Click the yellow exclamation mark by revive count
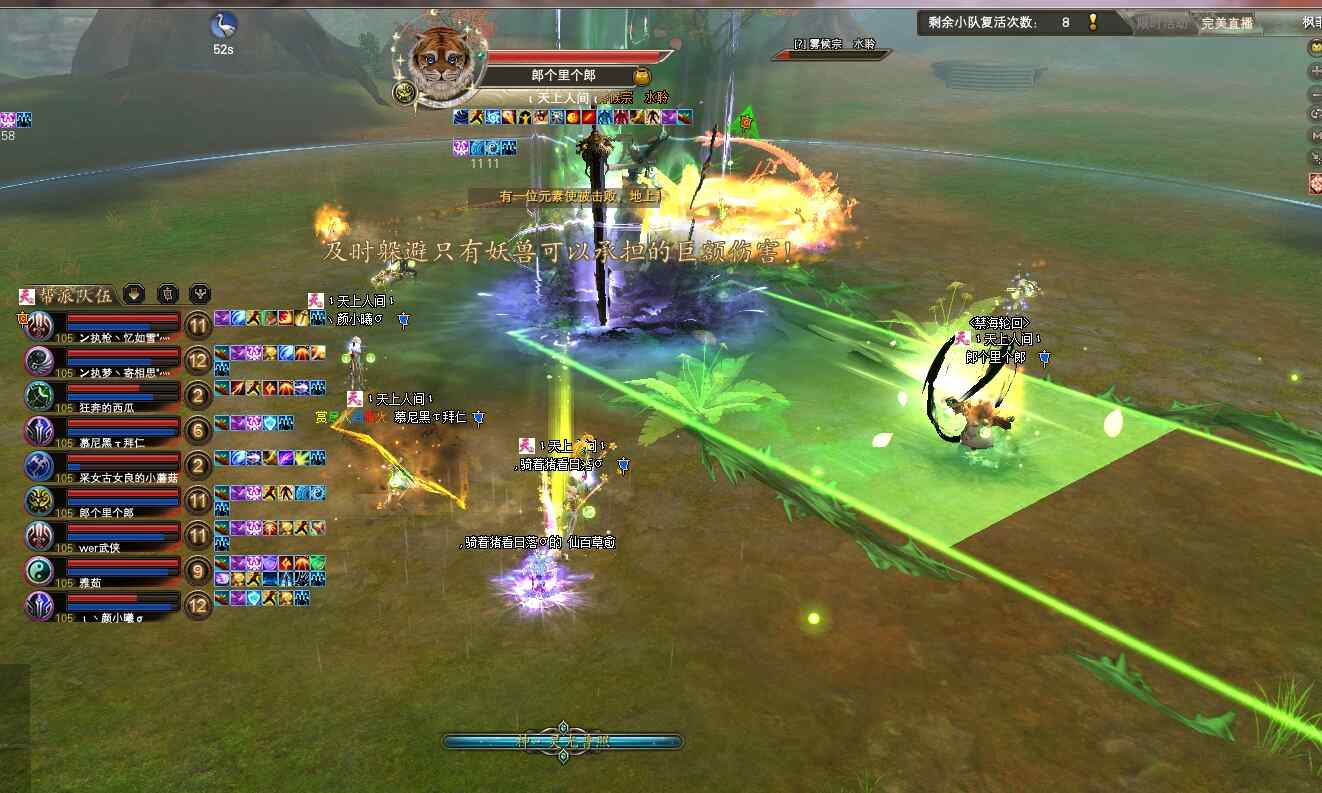1322x793 pixels. pos(1093,22)
